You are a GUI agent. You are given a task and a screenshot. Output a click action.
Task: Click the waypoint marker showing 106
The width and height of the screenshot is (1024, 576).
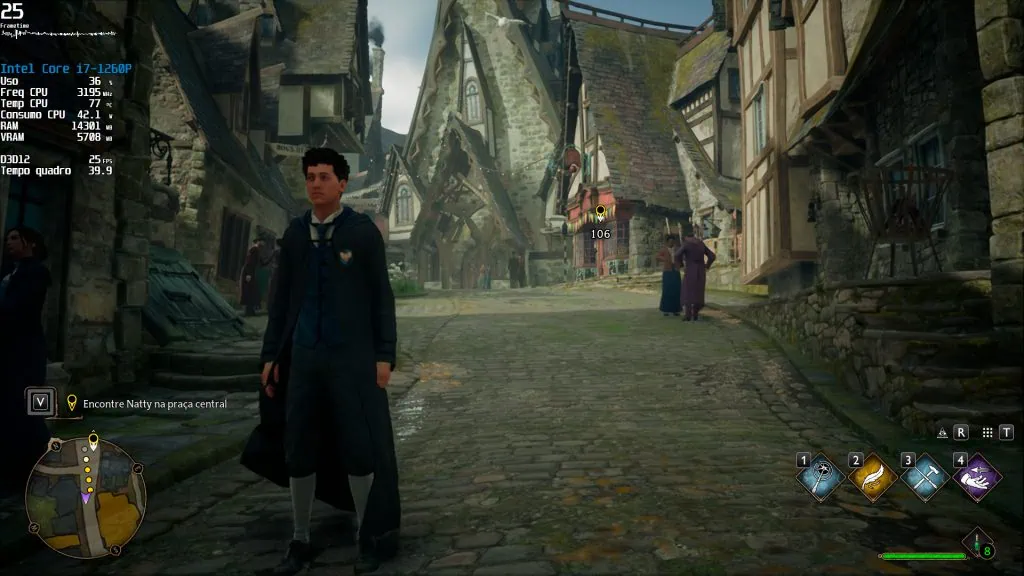pos(600,213)
